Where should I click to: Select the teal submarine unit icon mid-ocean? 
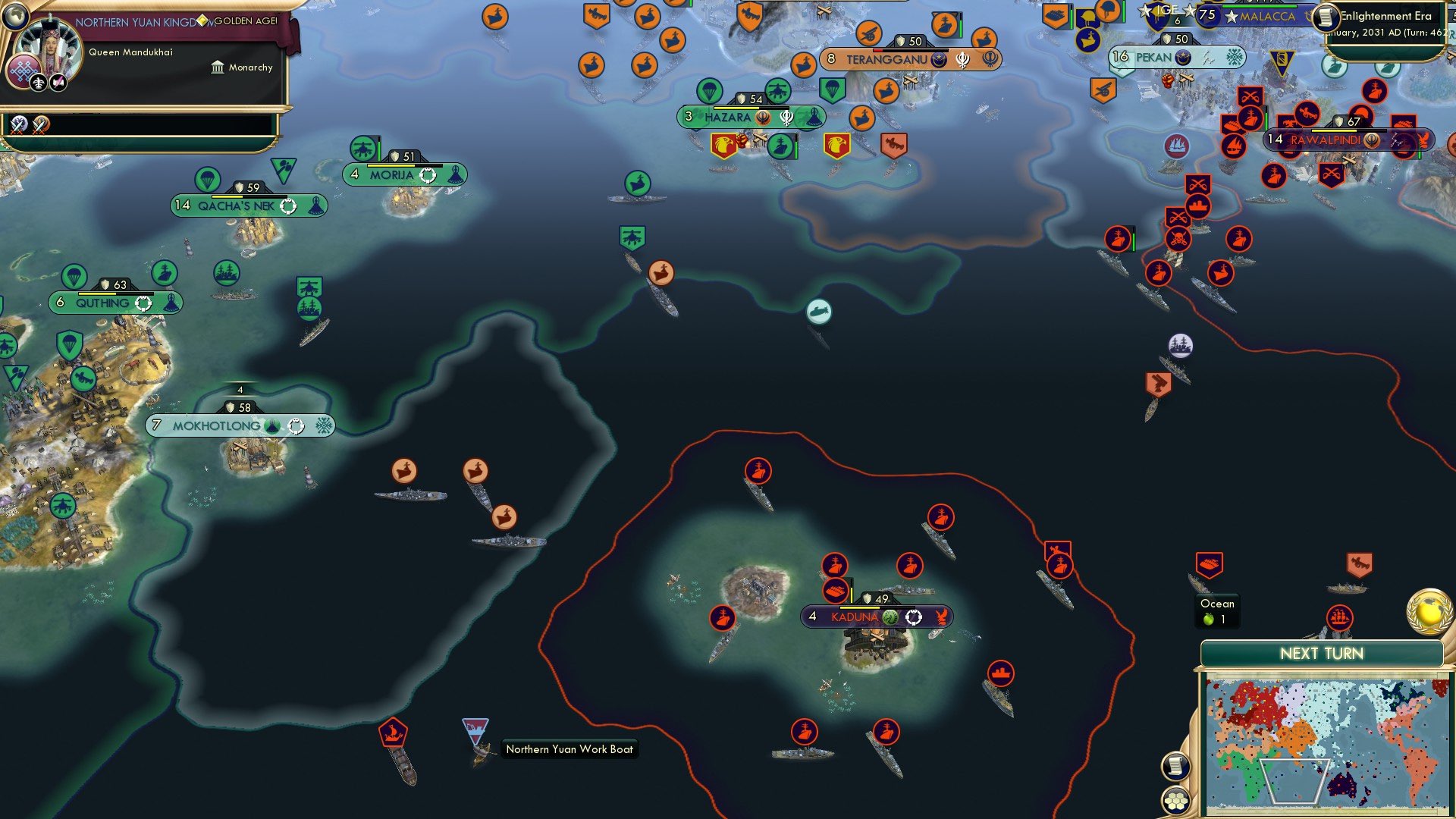point(818,311)
